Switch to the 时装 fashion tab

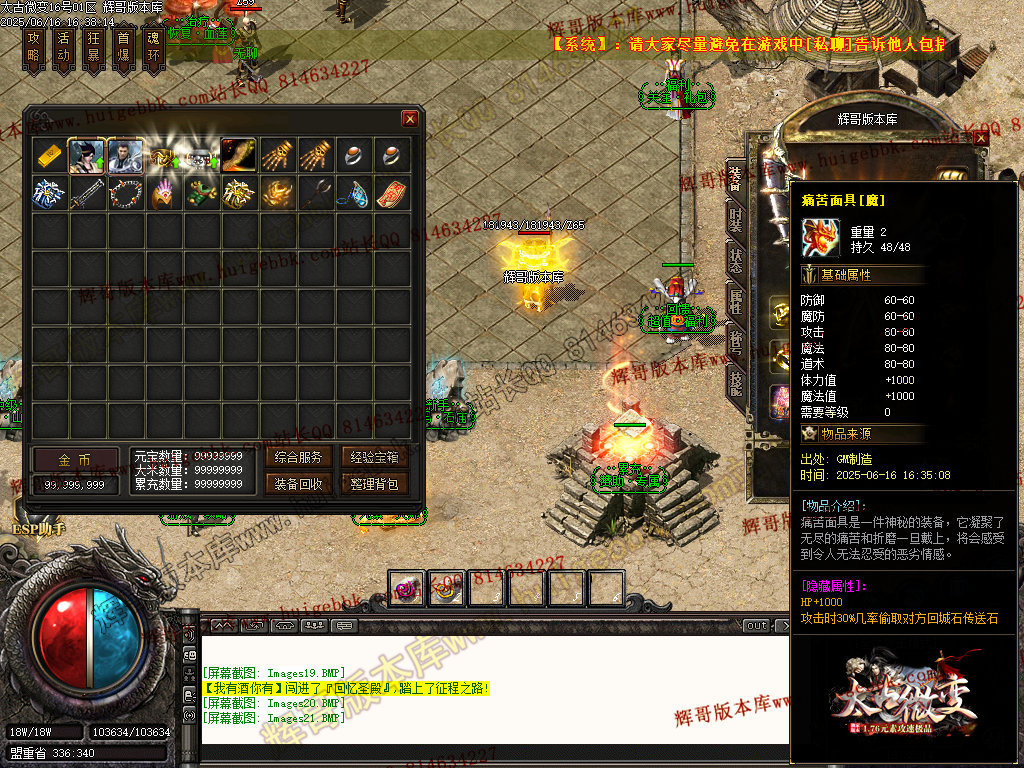(x=736, y=221)
